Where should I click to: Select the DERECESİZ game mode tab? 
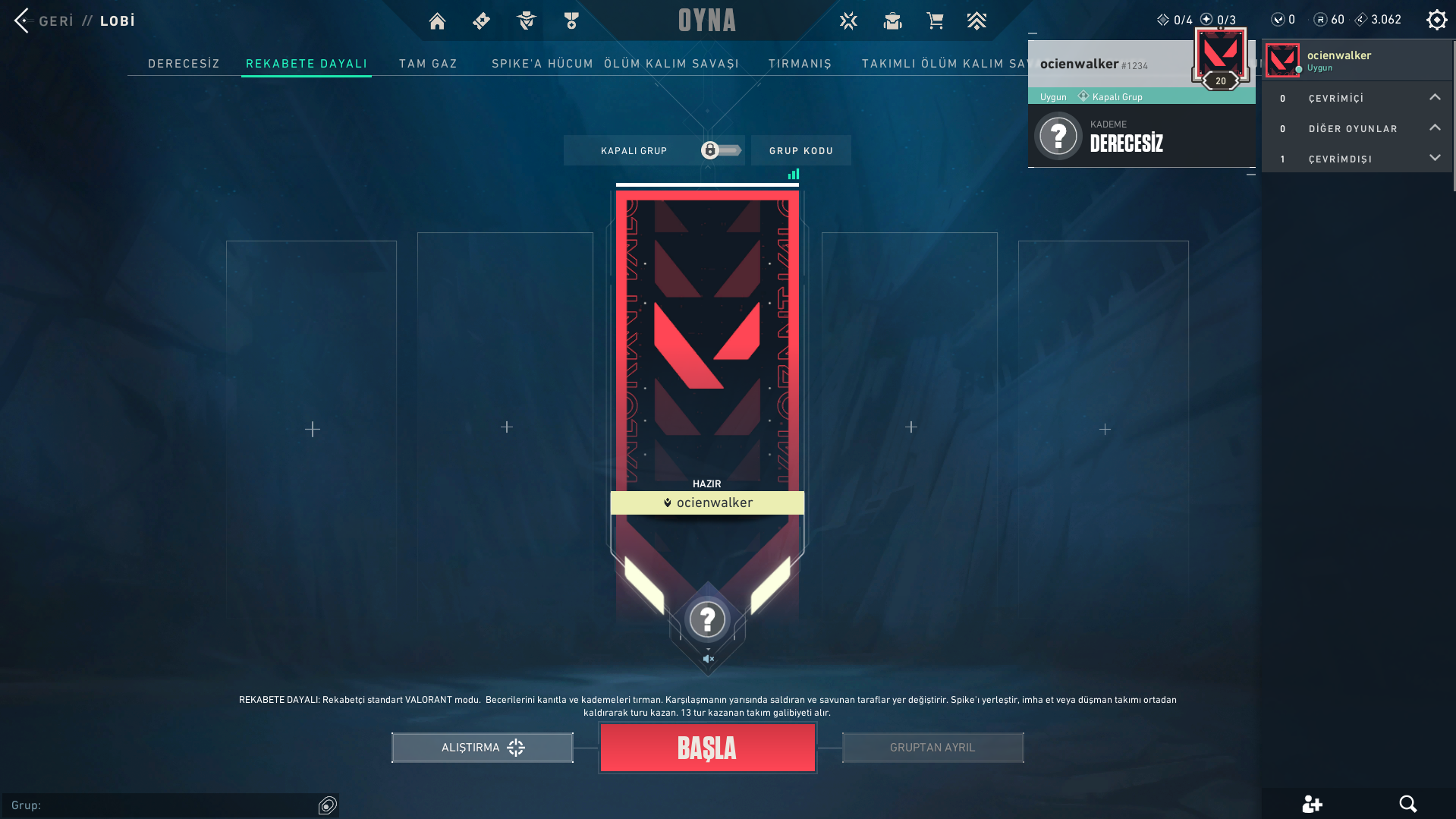click(183, 64)
